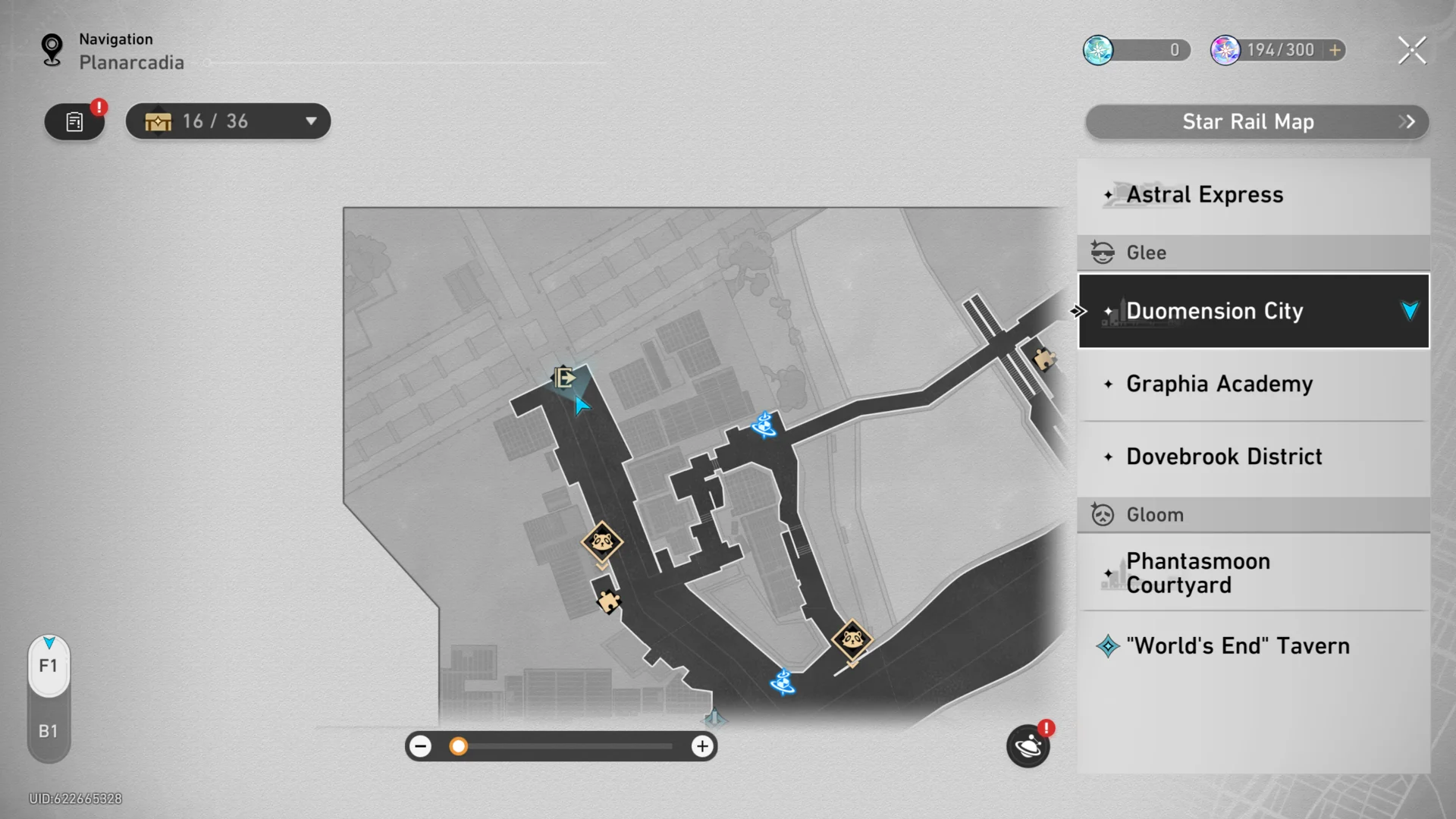Screen dimensions: 1456x819
Task: Click the plus button next to 194/300
Action: click(x=1332, y=50)
